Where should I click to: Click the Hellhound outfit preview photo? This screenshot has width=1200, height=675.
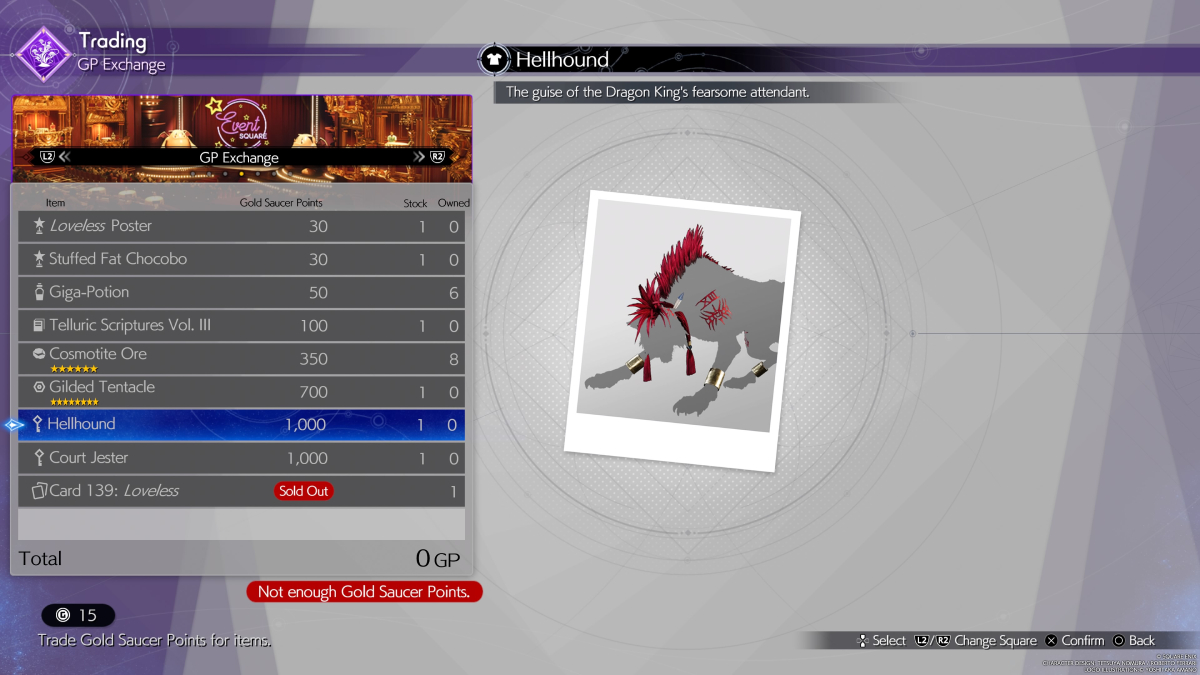(x=682, y=330)
